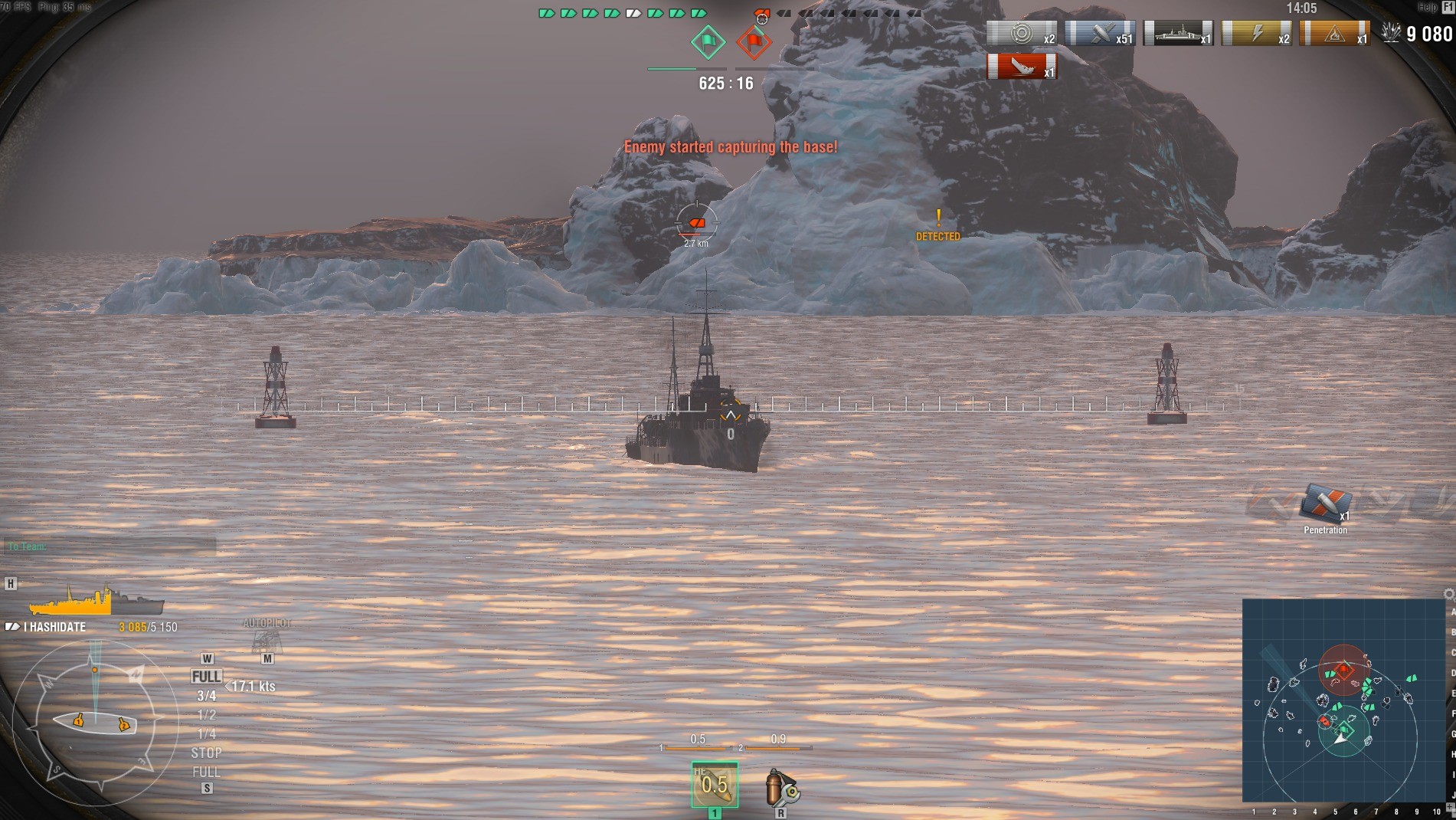Set throttle to 1/4 speed
Image resolution: width=1456 pixels, height=820 pixels.
tap(206, 734)
